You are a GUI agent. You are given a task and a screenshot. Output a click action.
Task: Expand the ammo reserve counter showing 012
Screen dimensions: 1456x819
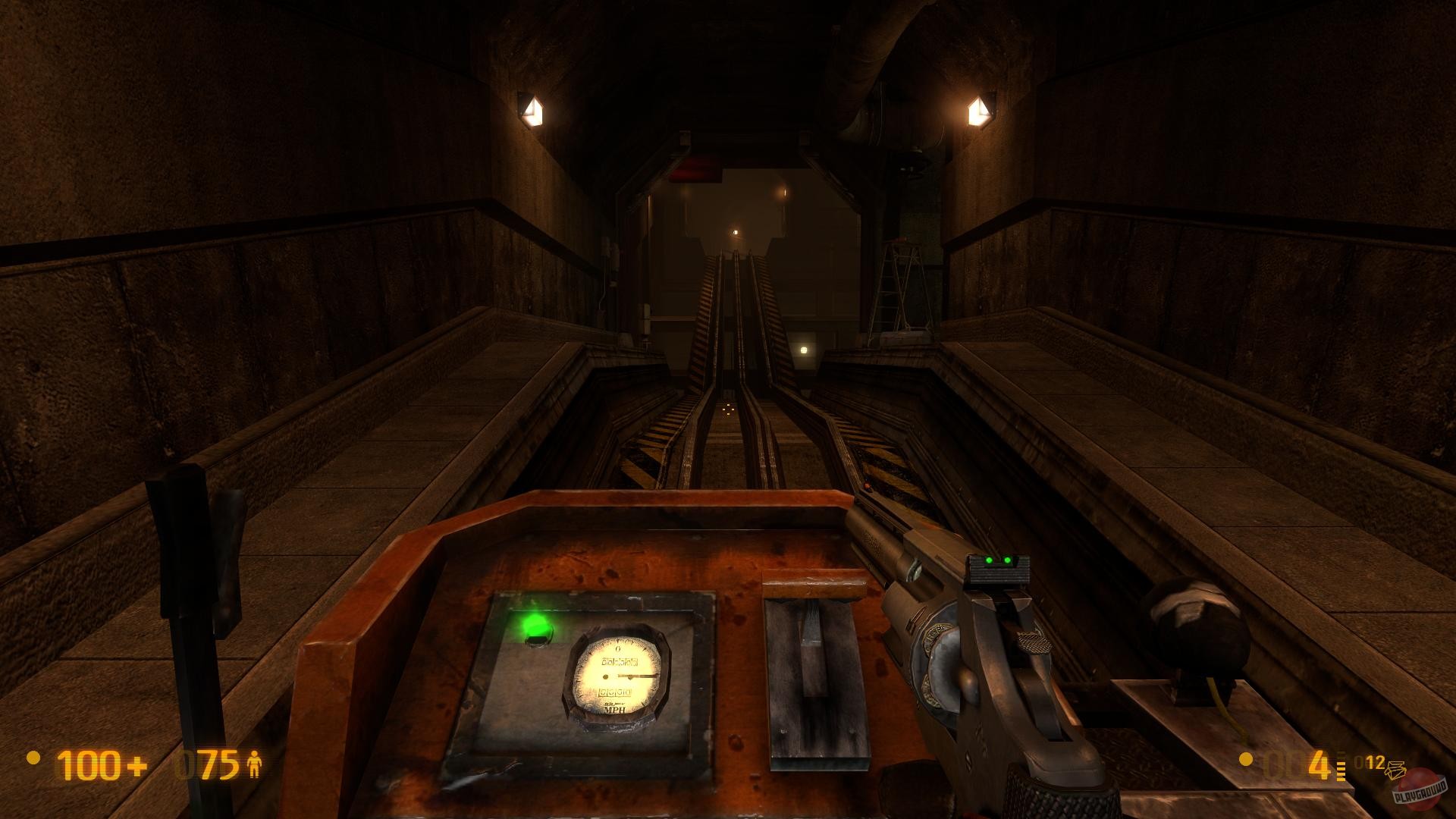click(1369, 761)
